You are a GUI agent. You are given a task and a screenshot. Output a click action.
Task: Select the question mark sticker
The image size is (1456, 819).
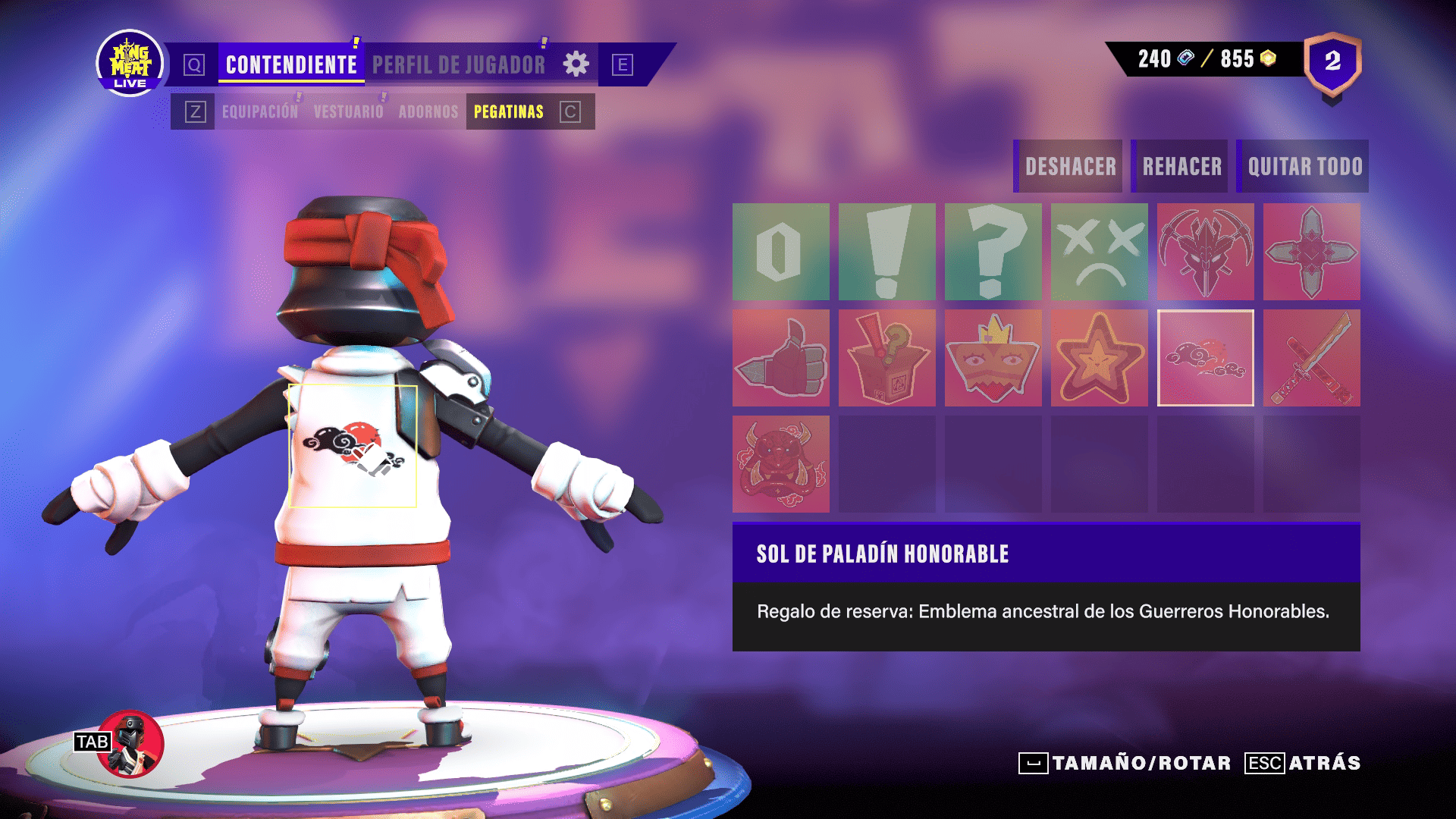pos(993,252)
